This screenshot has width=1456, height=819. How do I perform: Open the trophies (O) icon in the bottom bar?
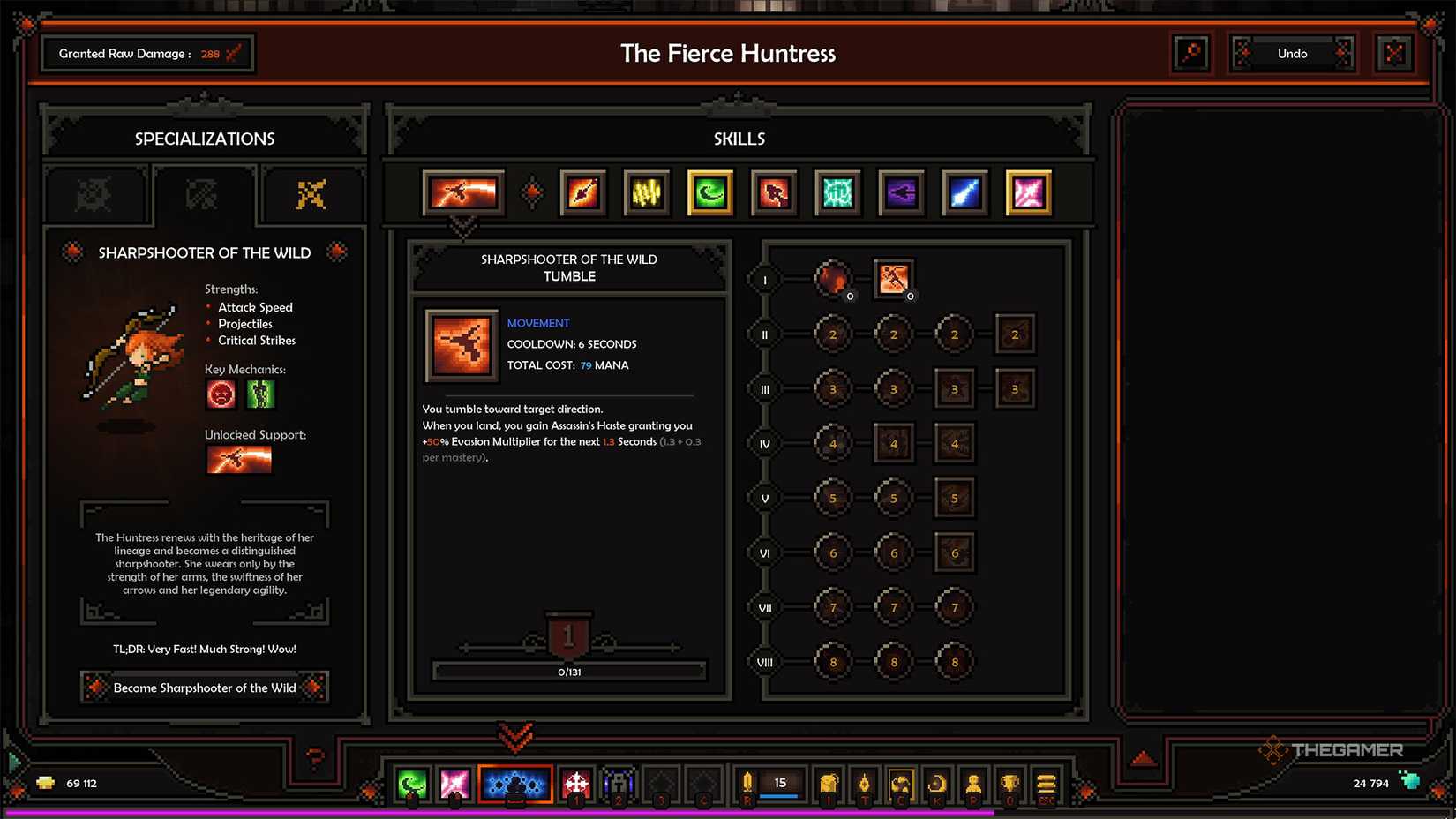tap(1009, 783)
